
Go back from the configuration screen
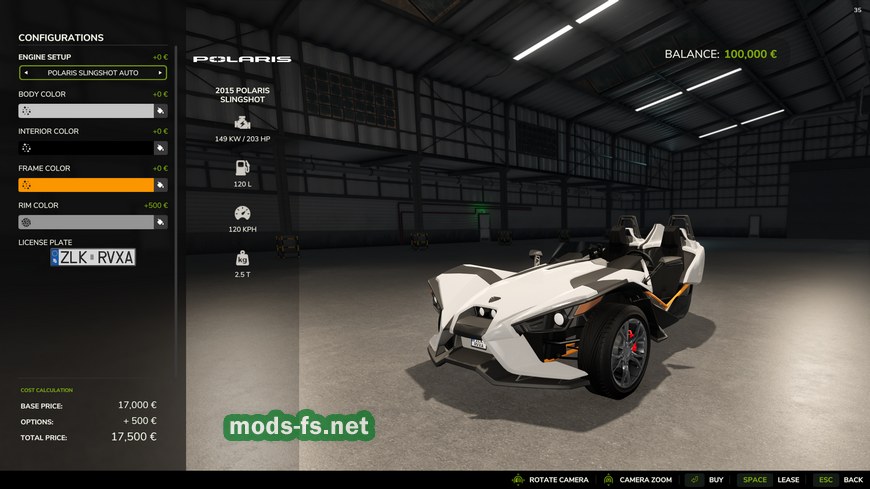(x=839, y=480)
